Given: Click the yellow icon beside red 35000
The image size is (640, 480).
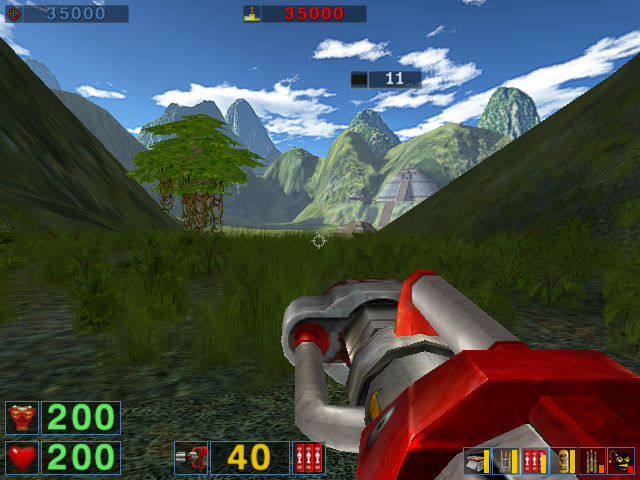Looking at the screenshot, I should point(253,14).
